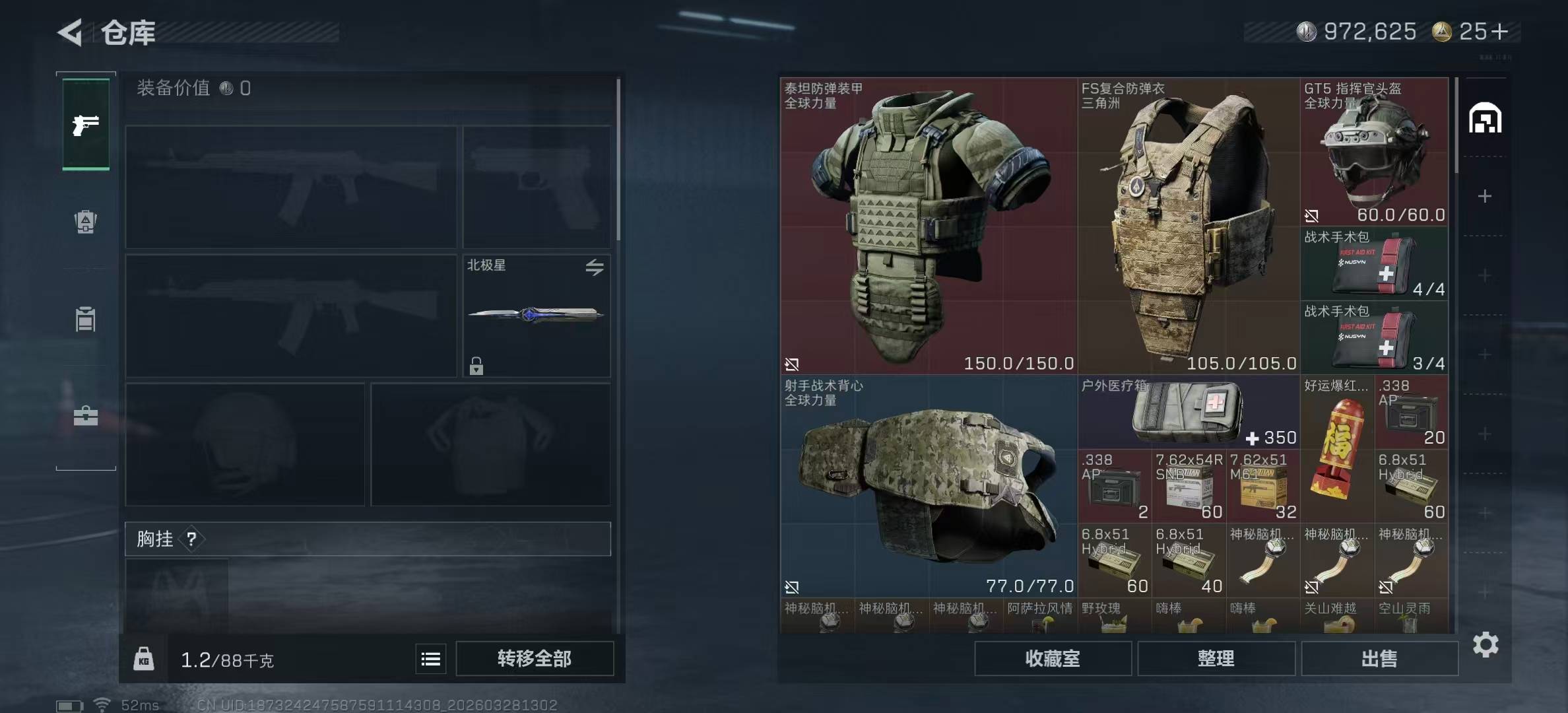The height and width of the screenshot is (713, 1568).
Task: Open the 收藏室 collection room
Action: tap(1053, 658)
